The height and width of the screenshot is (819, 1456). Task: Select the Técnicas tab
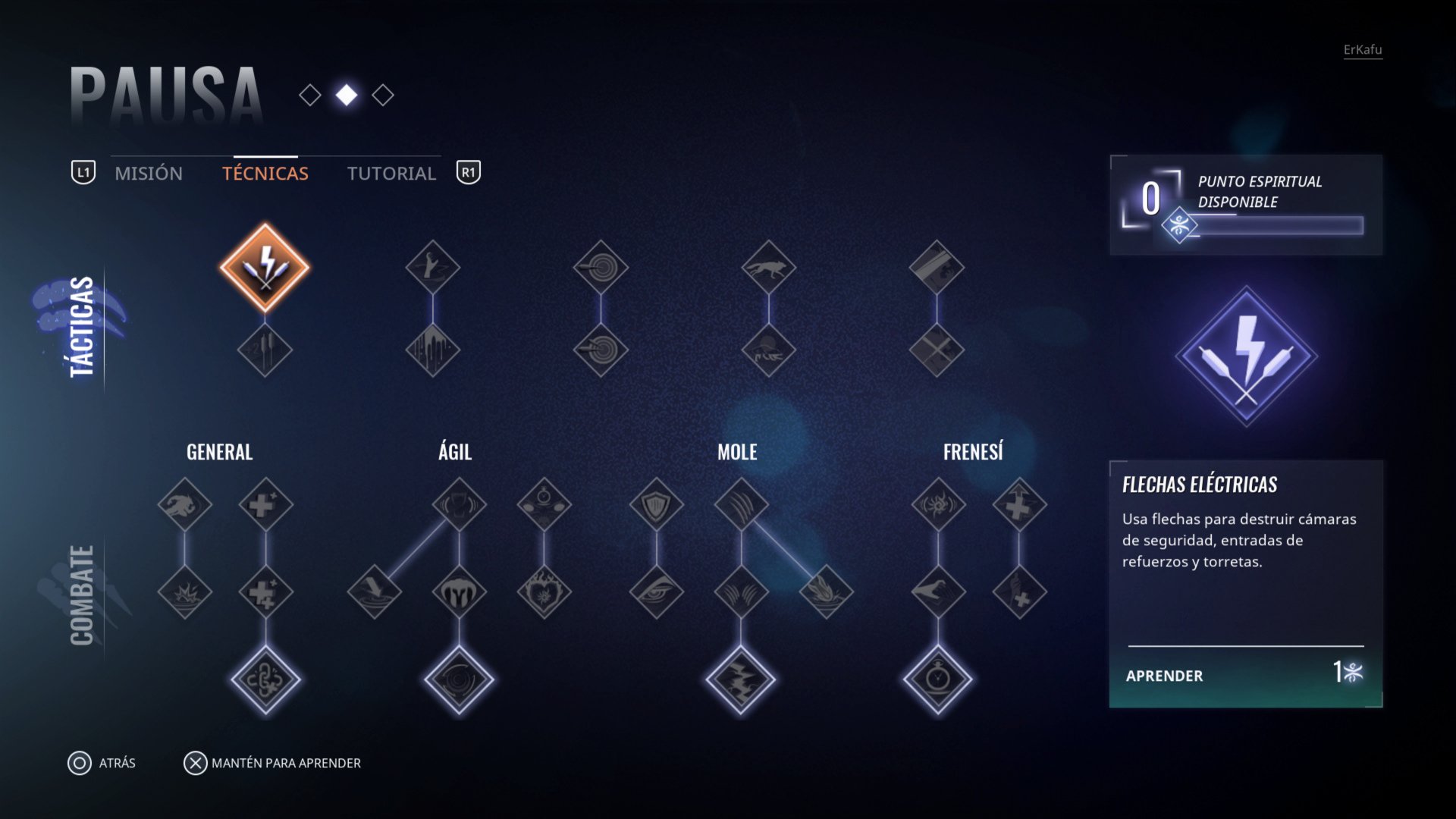click(265, 174)
